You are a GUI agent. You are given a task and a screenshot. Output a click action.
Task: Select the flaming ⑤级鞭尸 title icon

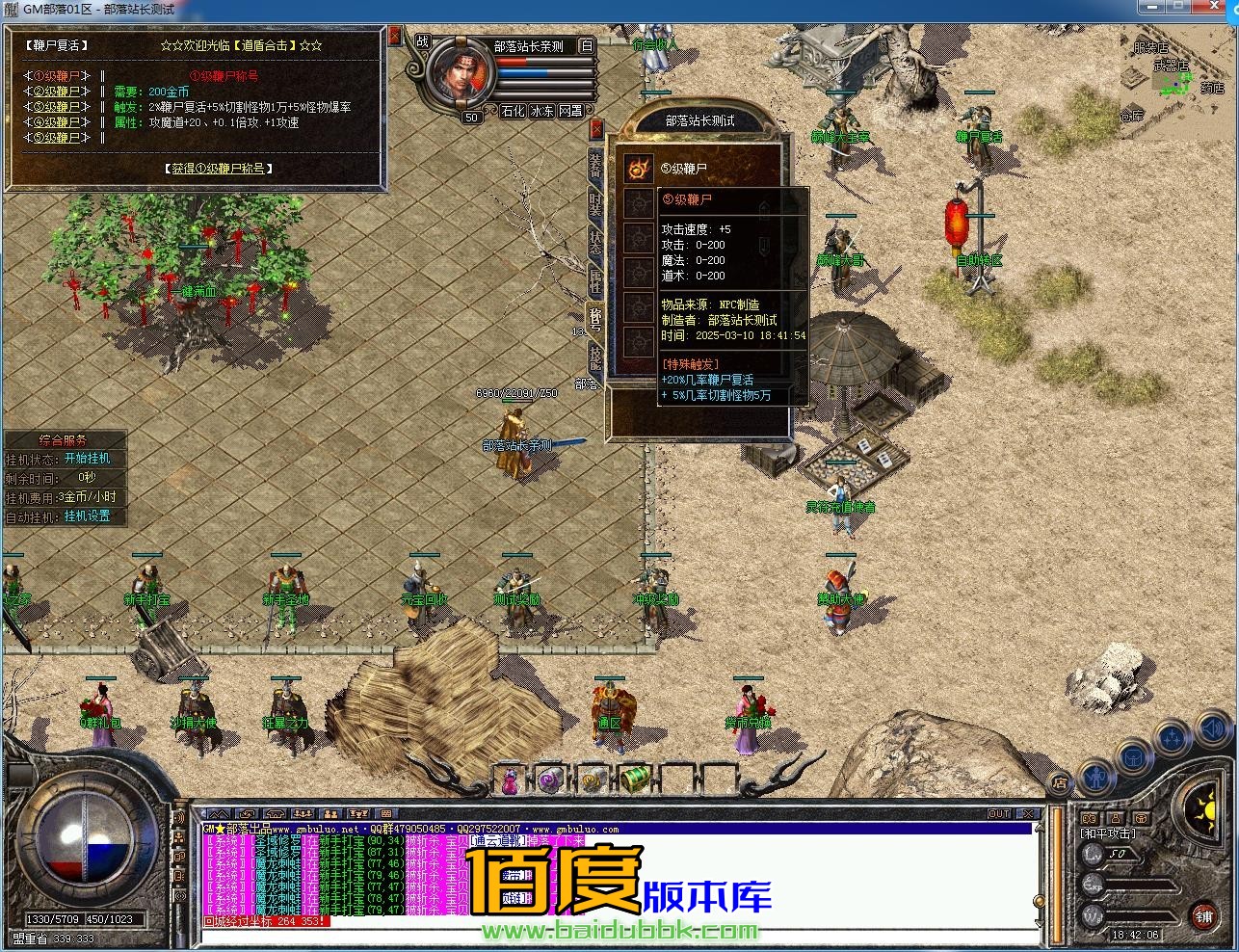637,169
